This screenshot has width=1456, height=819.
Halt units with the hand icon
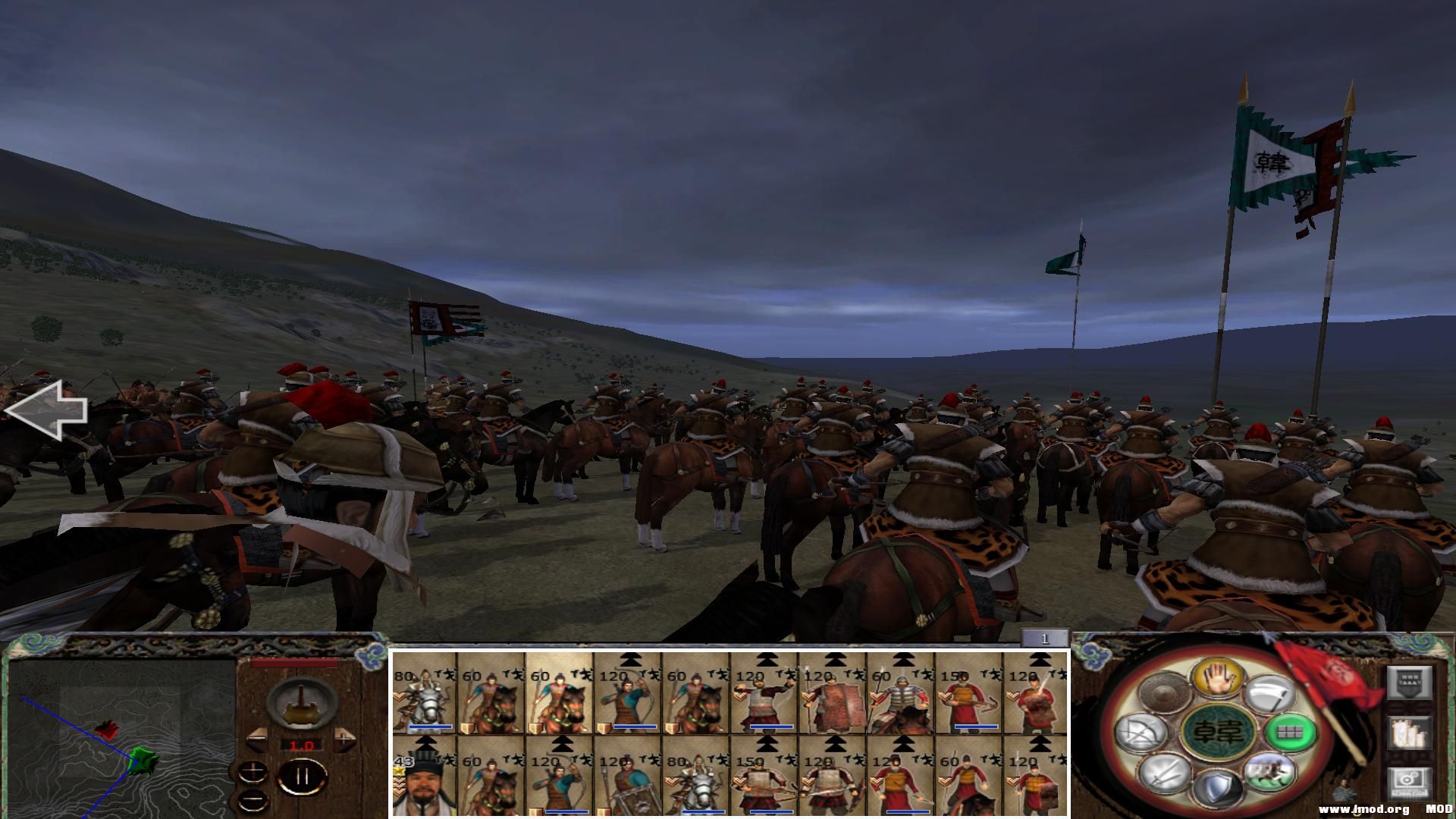coord(1217,677)
